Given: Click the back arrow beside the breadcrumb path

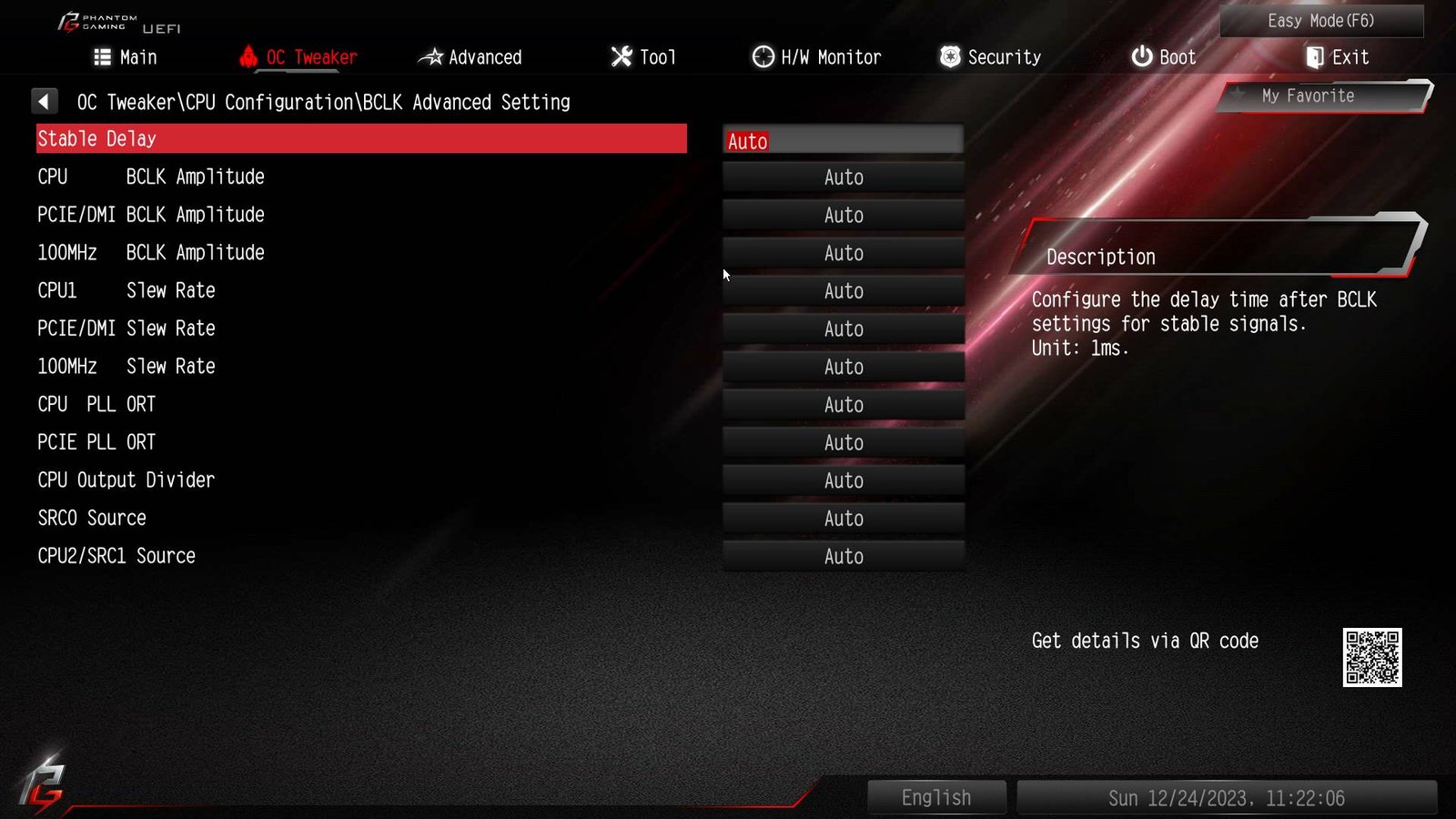Looking at the screenshot, I should click(44, 101).
